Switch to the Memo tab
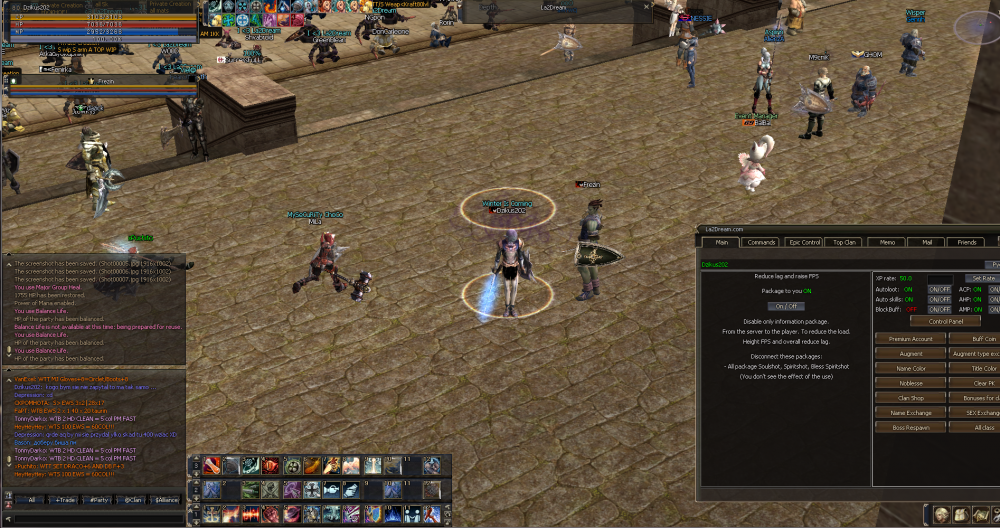This screenshot has width=1000, height=528. [x=887, y=242]
